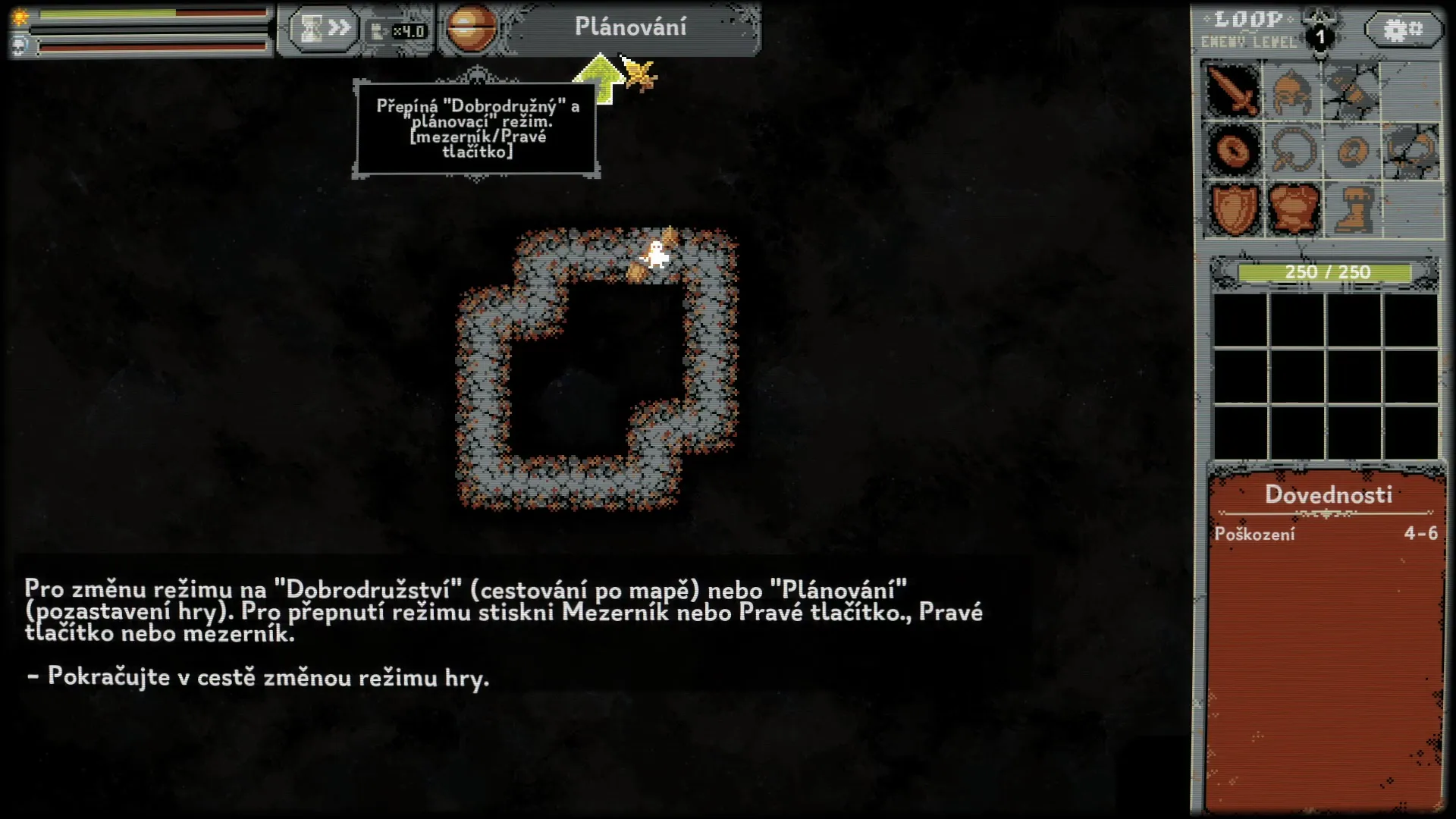
Task: Select the amulet necklace slot
Action: [1292, 150]
